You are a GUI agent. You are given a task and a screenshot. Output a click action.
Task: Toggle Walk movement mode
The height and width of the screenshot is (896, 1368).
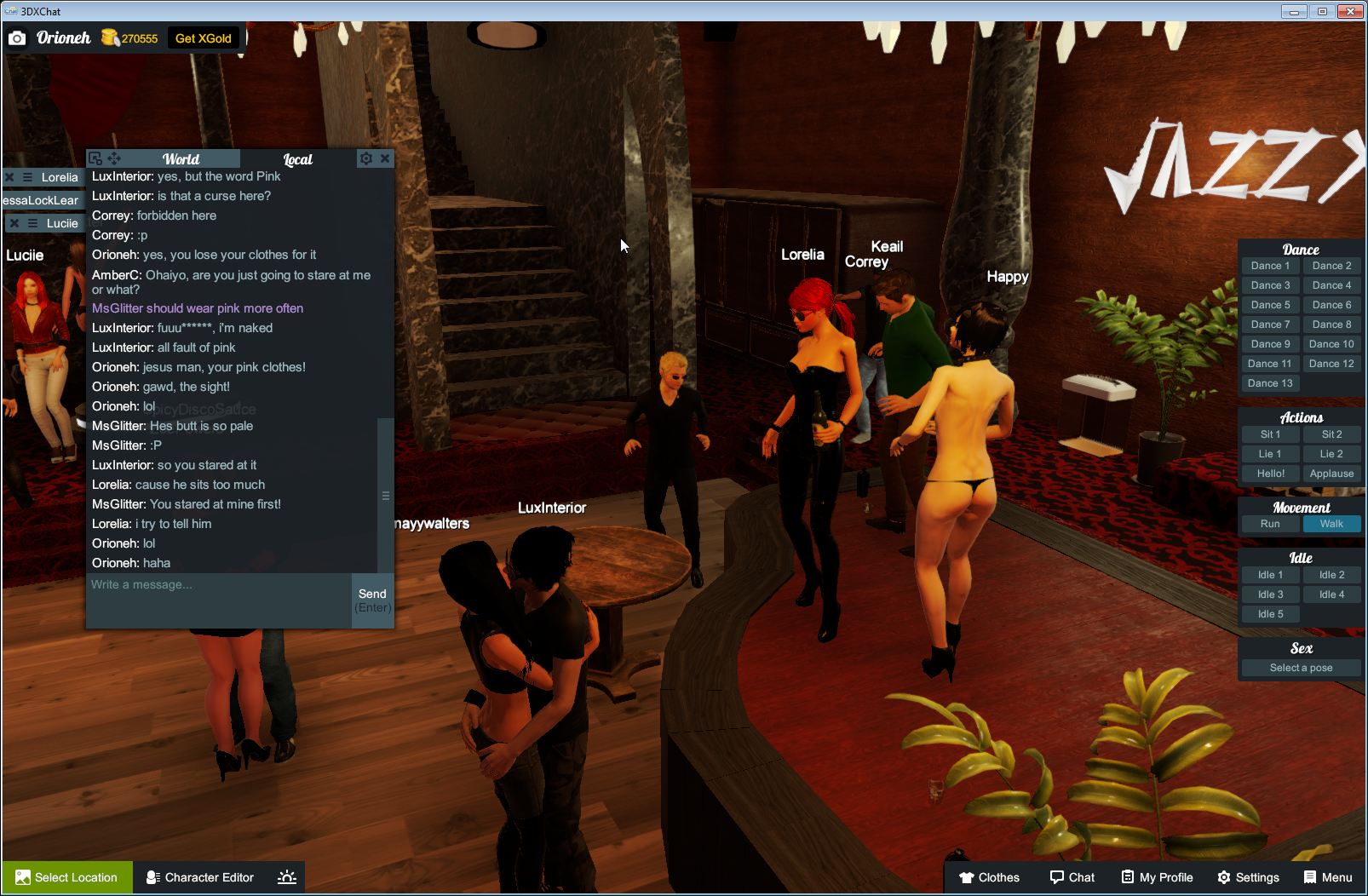[1331, 524]
